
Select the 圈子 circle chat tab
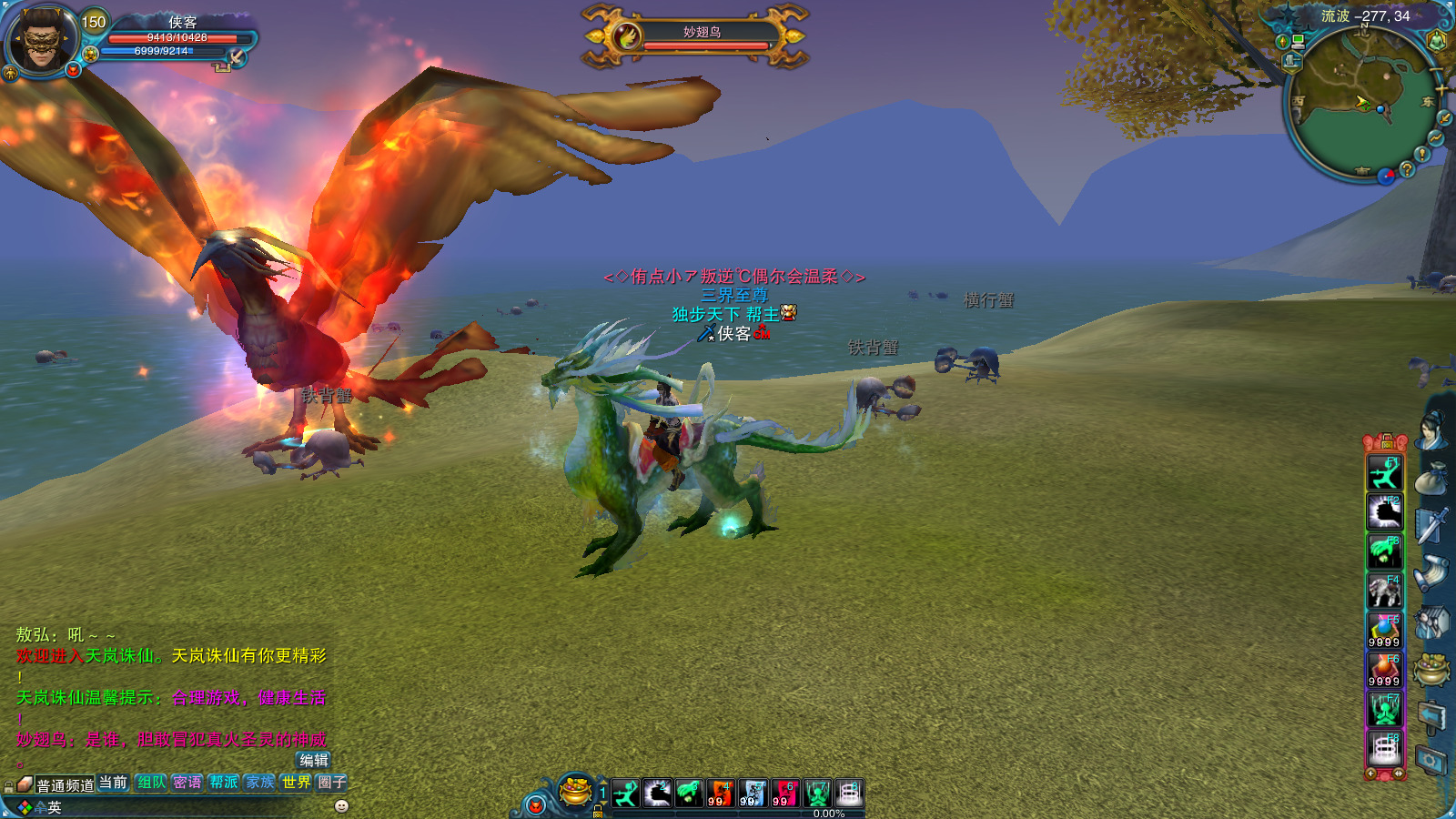(x=331, y=782)
